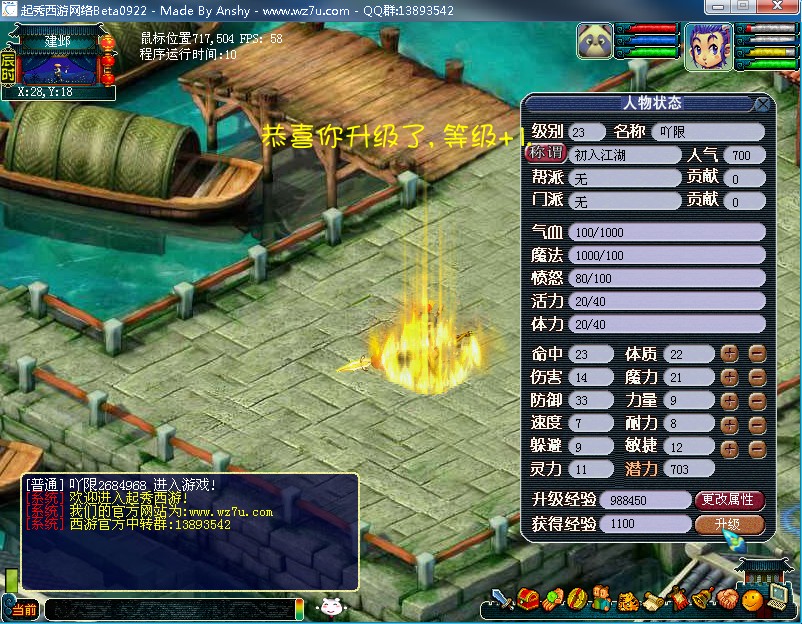Add a point to 敏捷
802x624 pixels.
click(x=730, y=446)
